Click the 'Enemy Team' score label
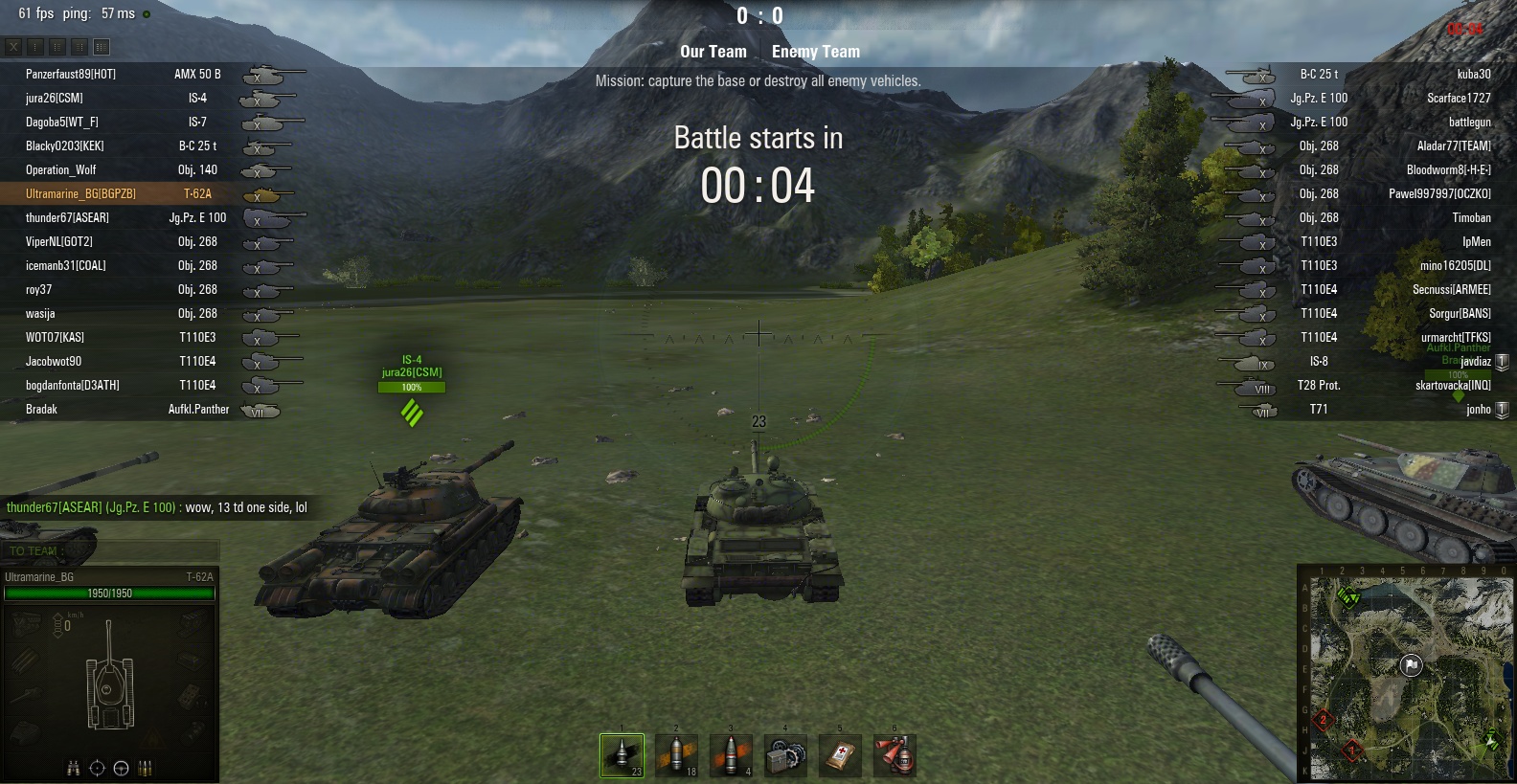1517x784 pixels. pos(816,52)
